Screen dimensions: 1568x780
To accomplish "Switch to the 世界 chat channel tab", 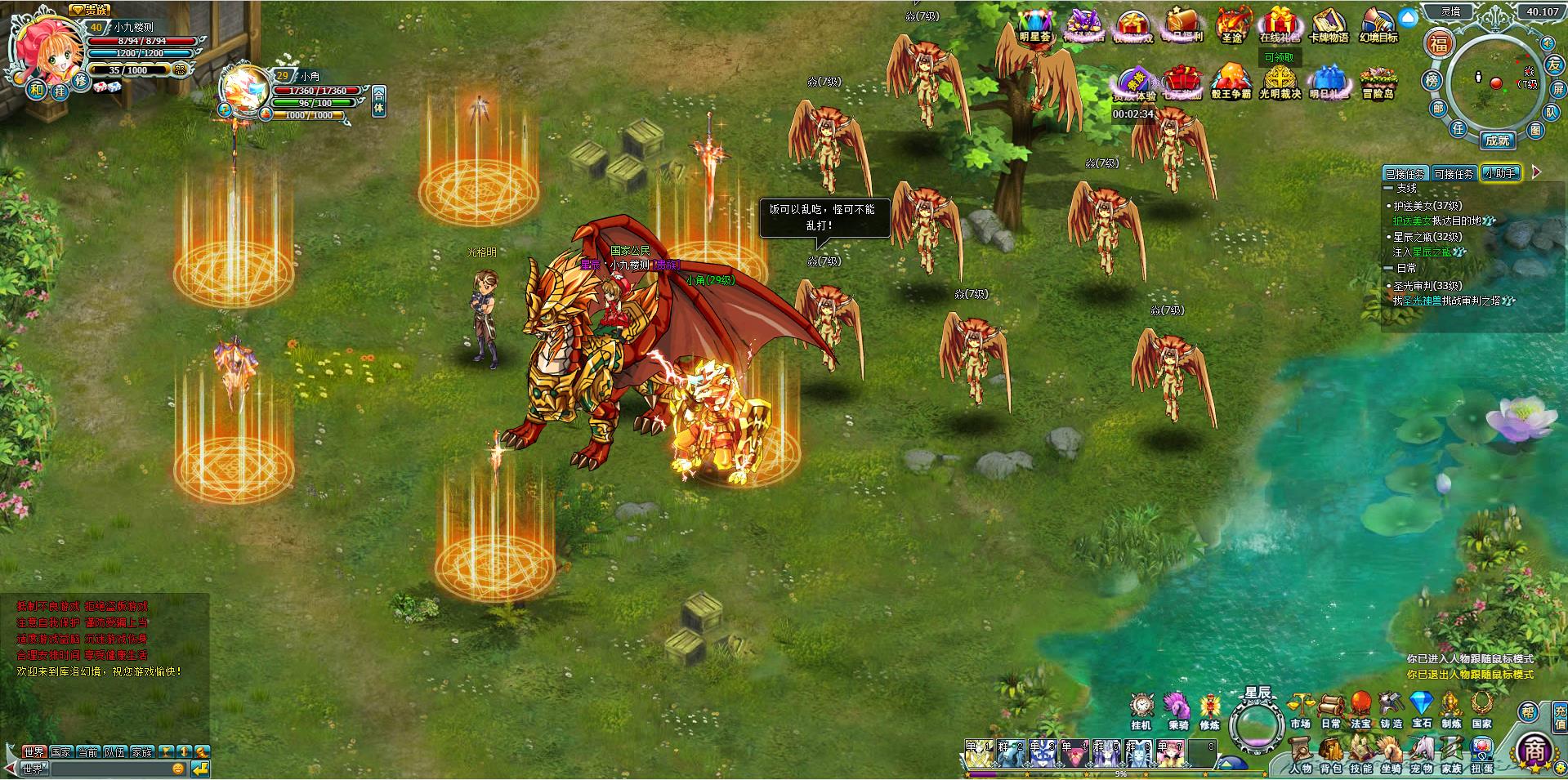I will [x=34, y=751].
